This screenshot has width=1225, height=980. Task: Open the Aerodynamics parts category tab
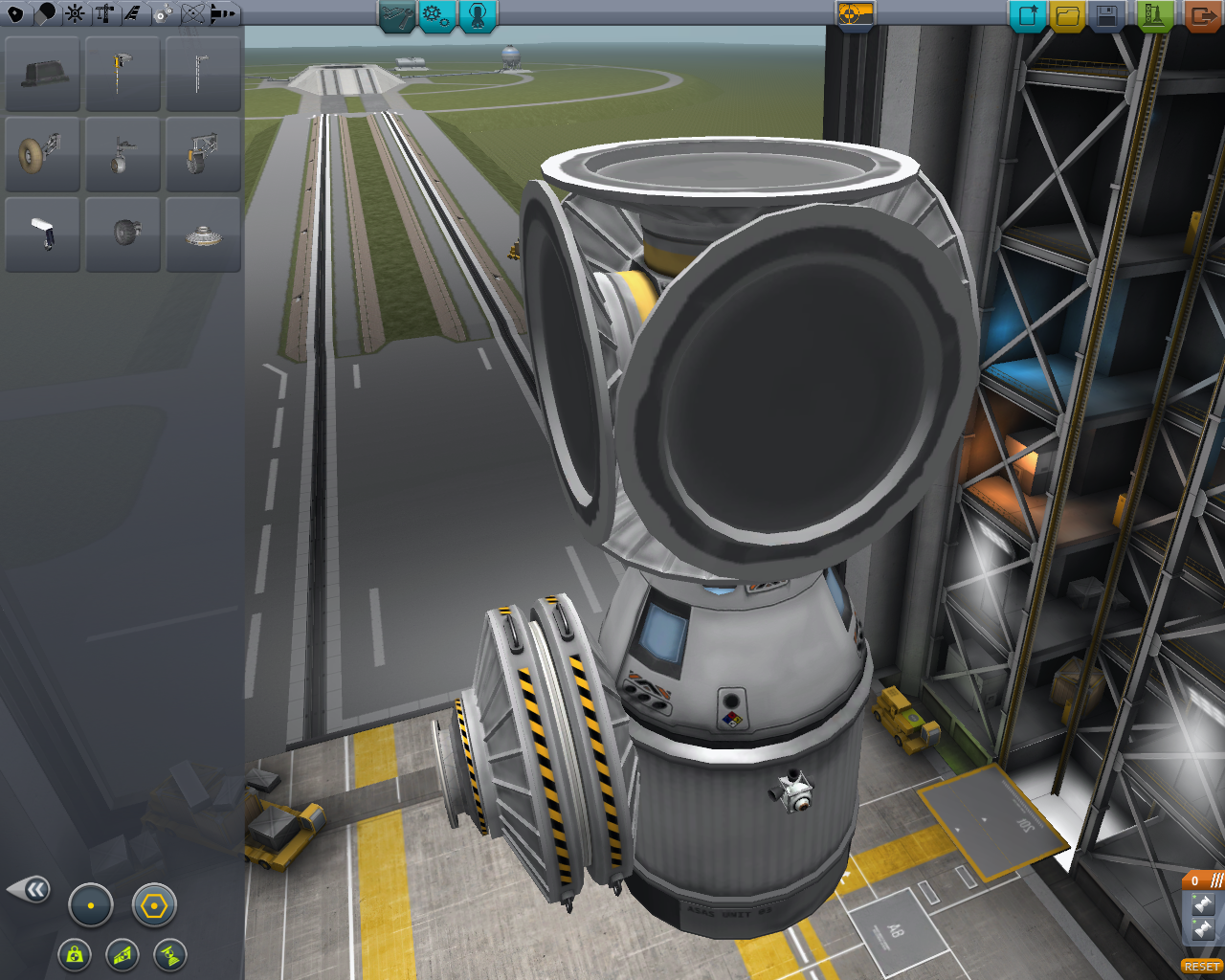click(x=133, y=13)
